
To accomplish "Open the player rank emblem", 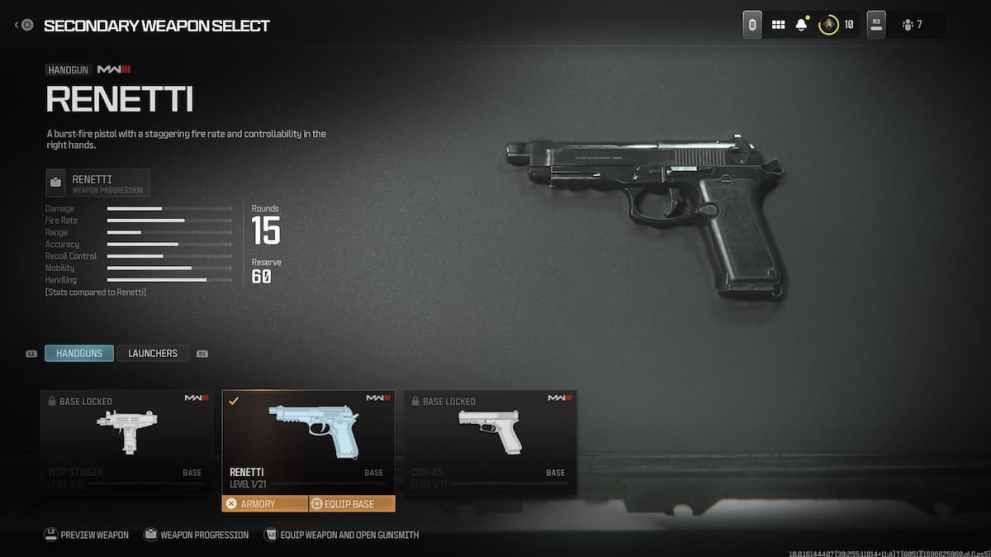I will 828,25.
